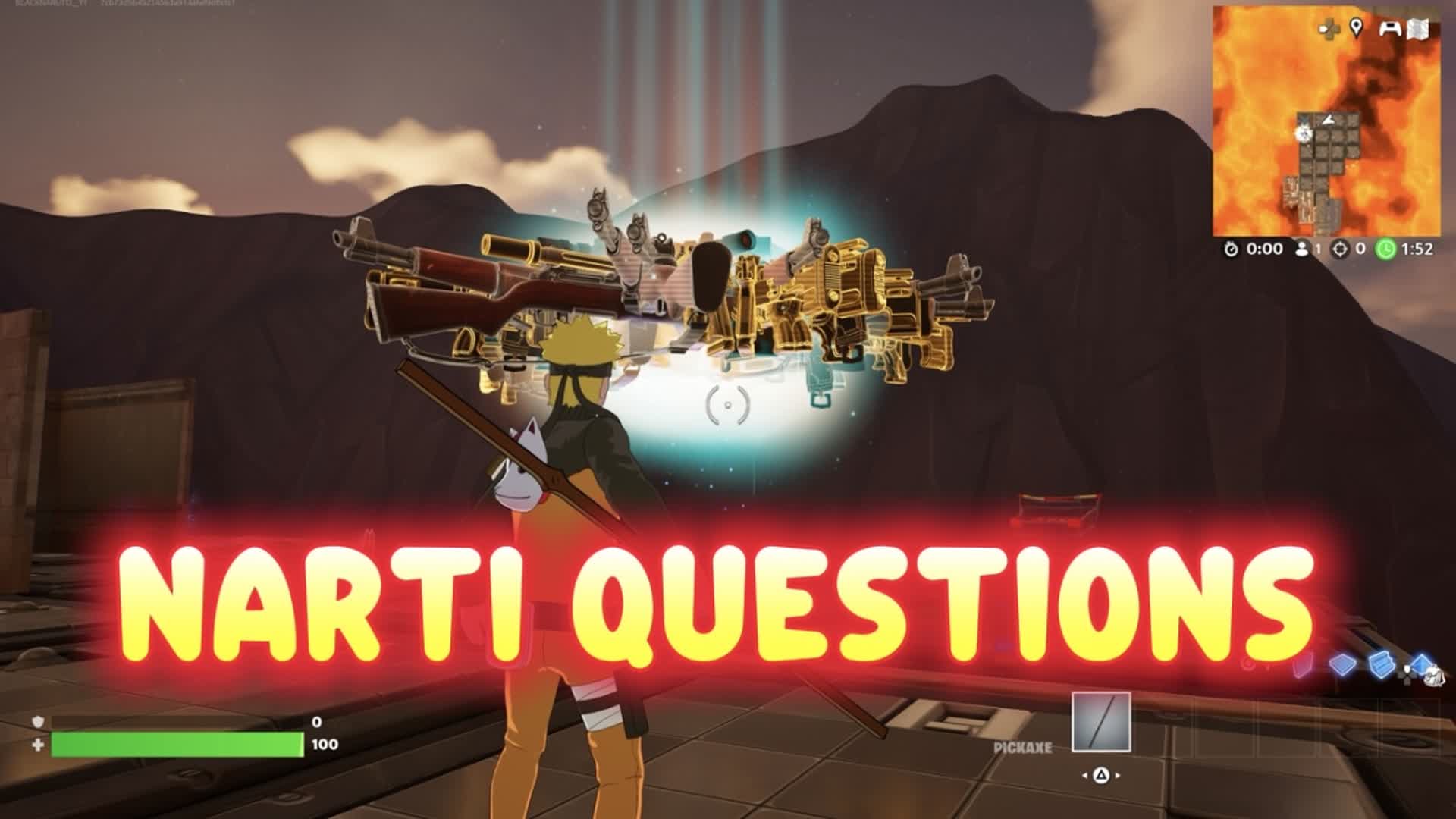Click the green clock icon next to 1:52
Image resolution: width=1456 pixels, height=819 pixels.
coord(1386,248)
